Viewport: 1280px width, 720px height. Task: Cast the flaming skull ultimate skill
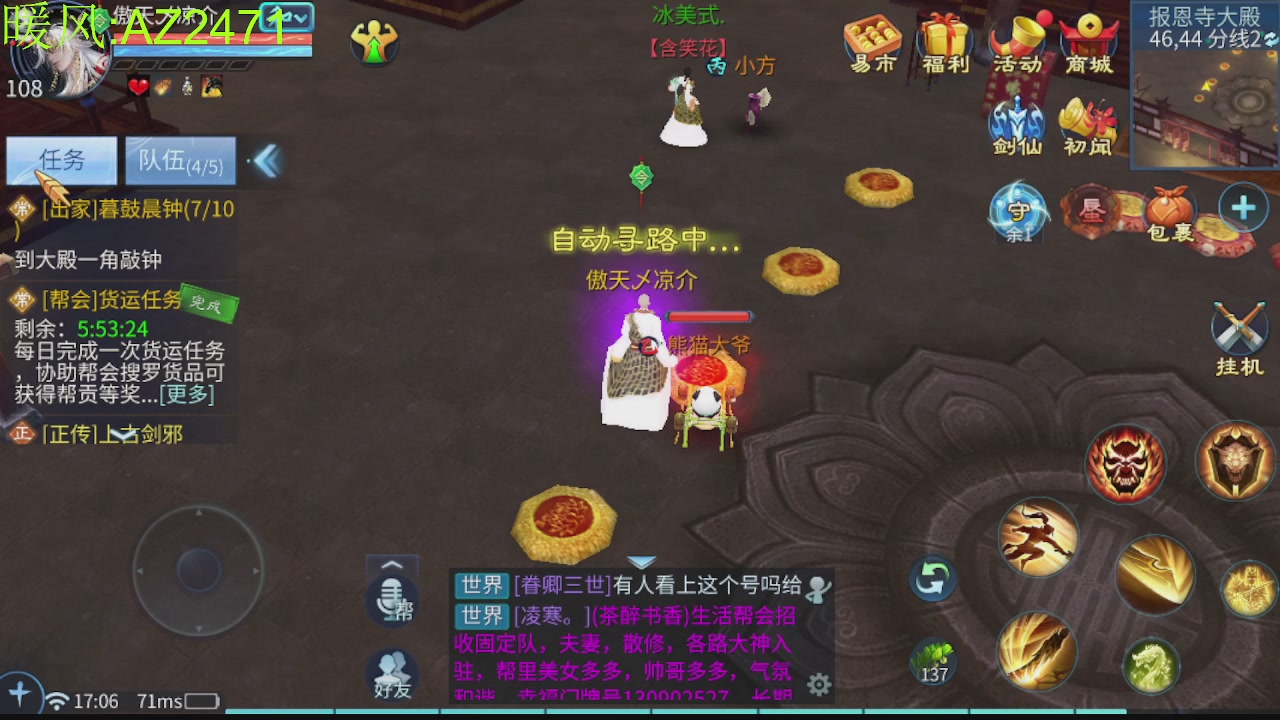pos(1126,463)
